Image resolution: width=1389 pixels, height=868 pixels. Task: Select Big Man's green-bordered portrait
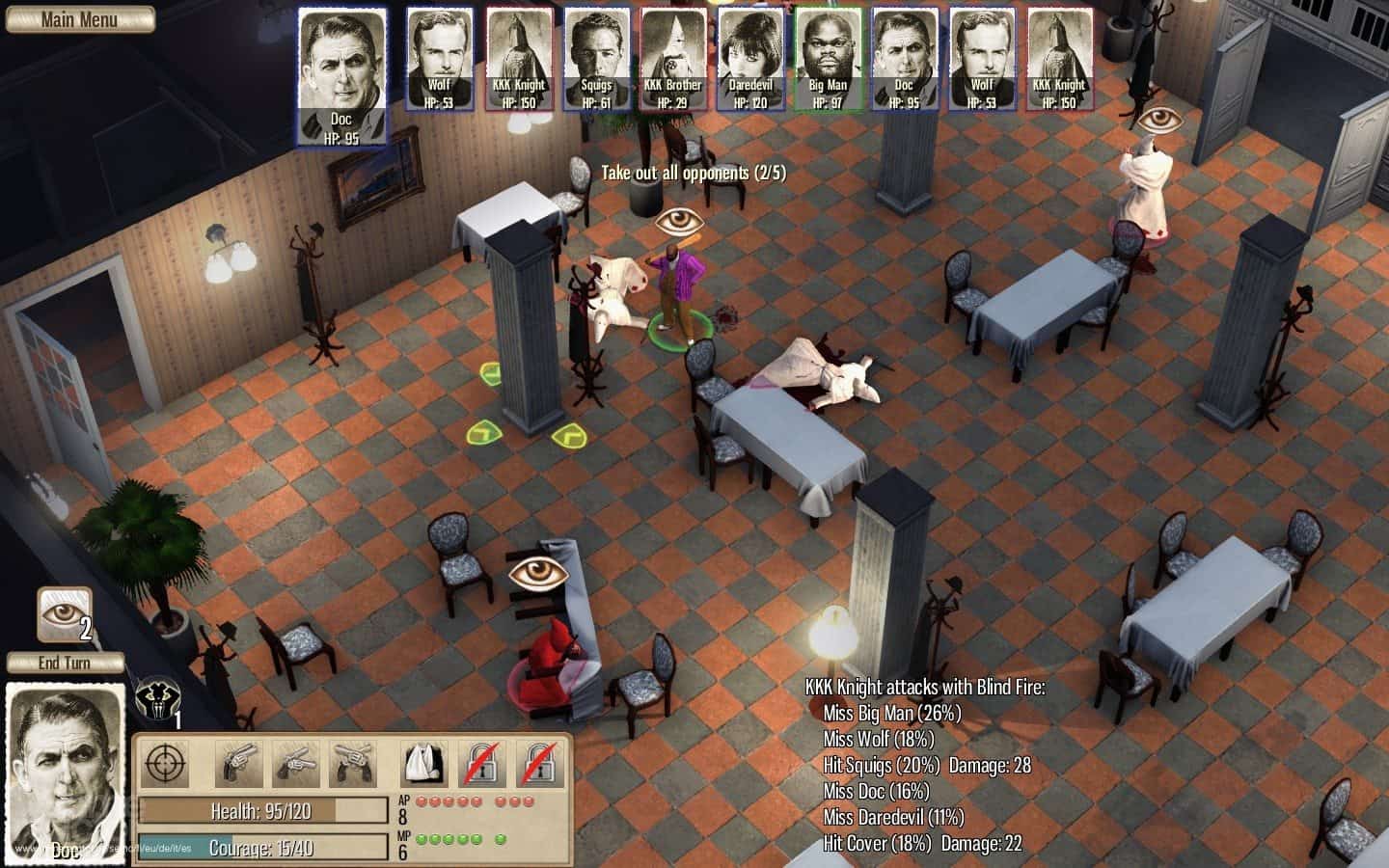pos(828,58)
